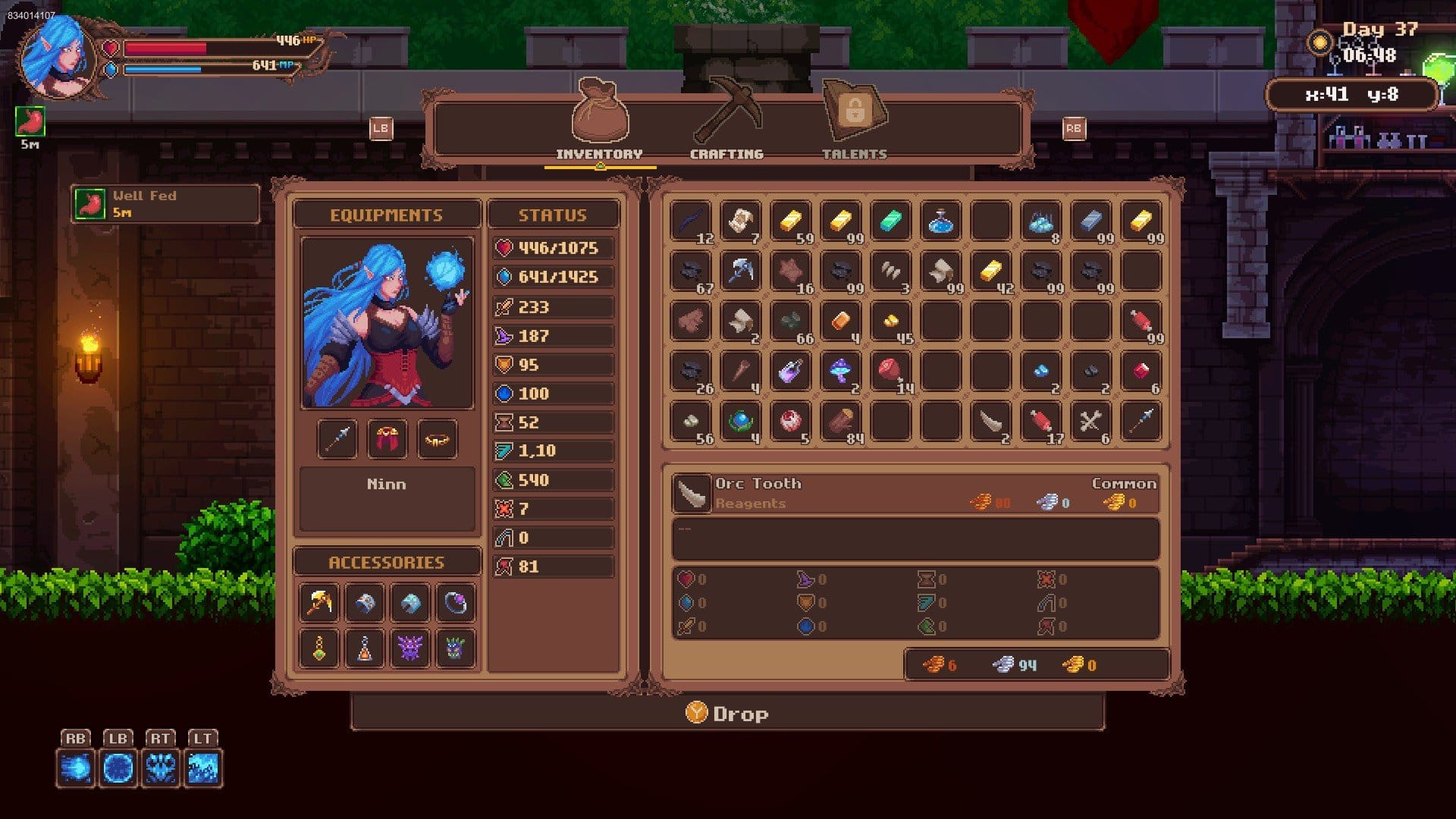Select the crossed bones item slot
Viewport: 1456px width, 819px height.
1090,422
